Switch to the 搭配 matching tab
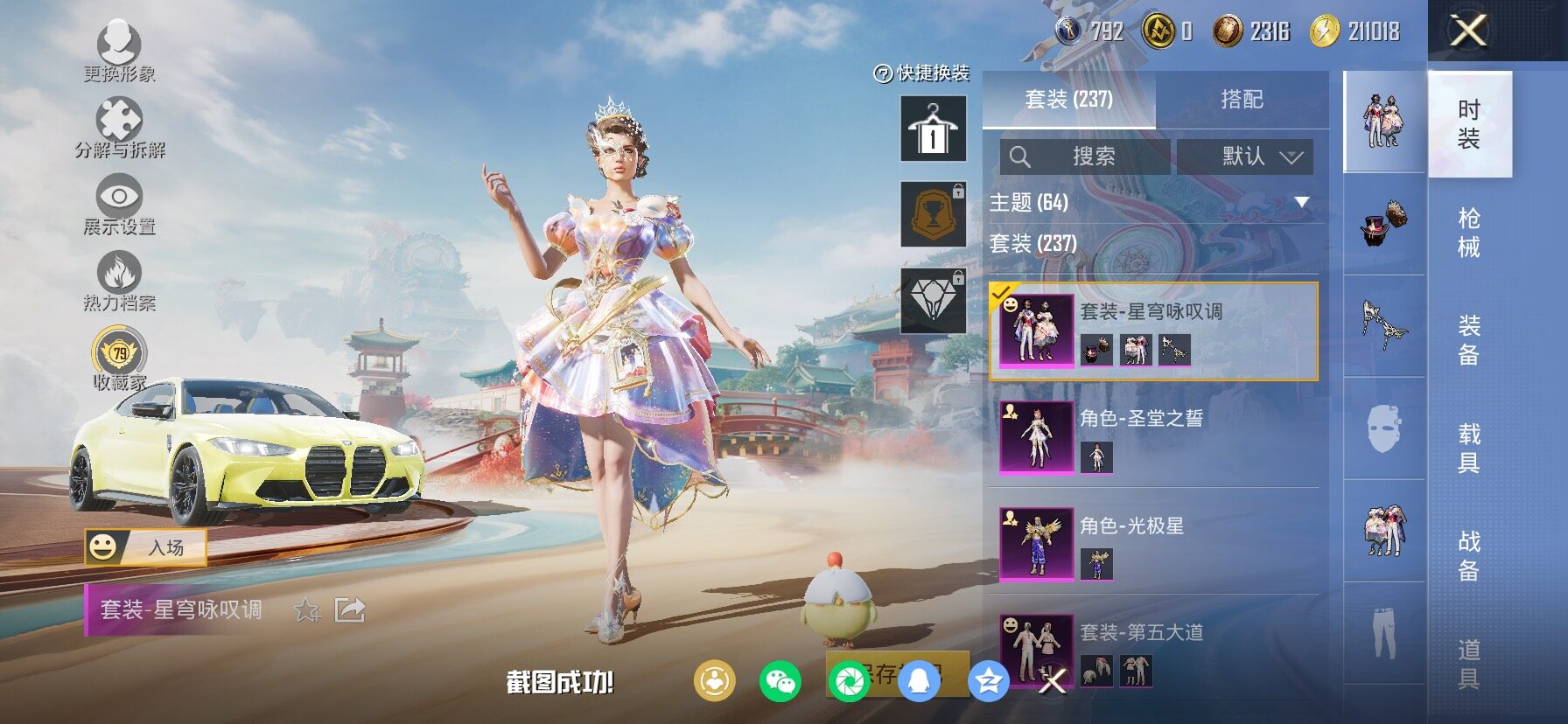The height and width of the screenshot is (724, 1568). pyautogui.click(x=1242, y=100)
